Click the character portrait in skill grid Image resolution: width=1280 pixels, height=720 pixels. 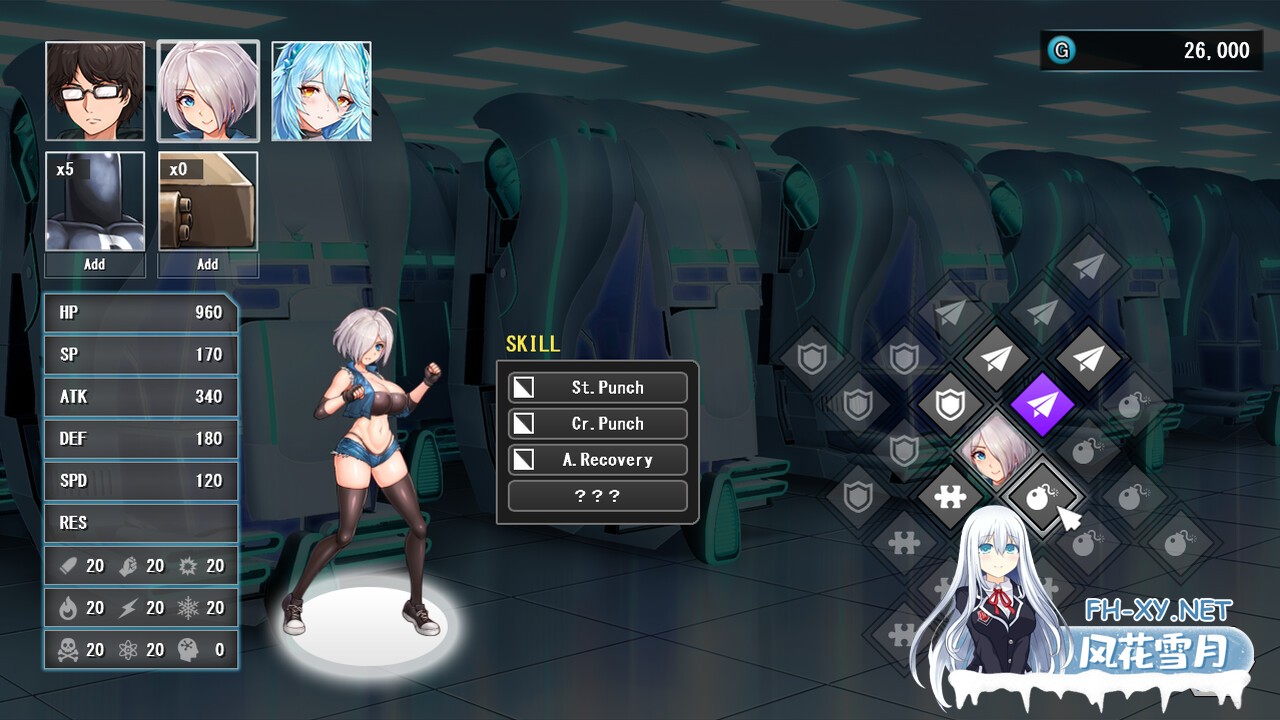pyautogui.click(x=995, y=452)
